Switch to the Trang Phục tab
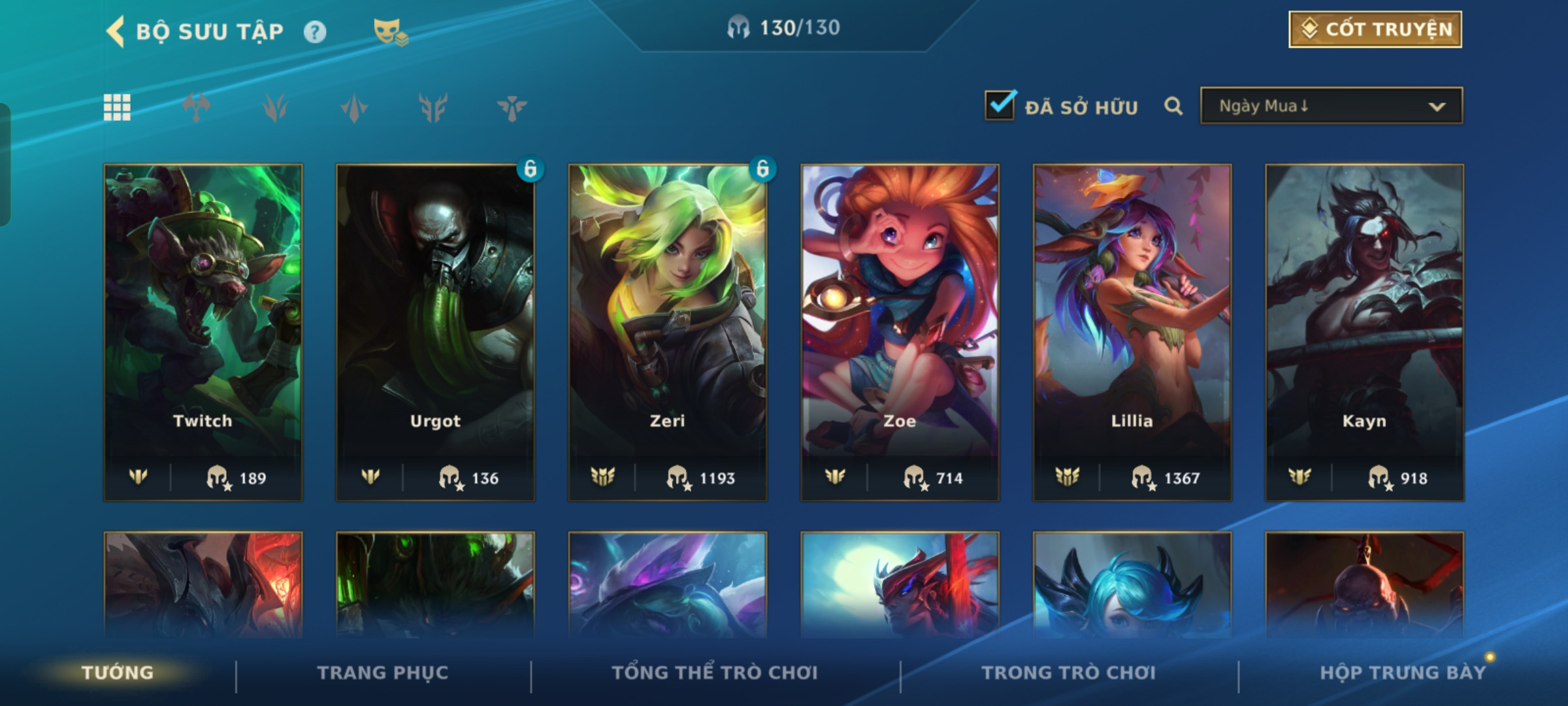1568x706 pixels. pyautogui.click(x=383, y=672)
